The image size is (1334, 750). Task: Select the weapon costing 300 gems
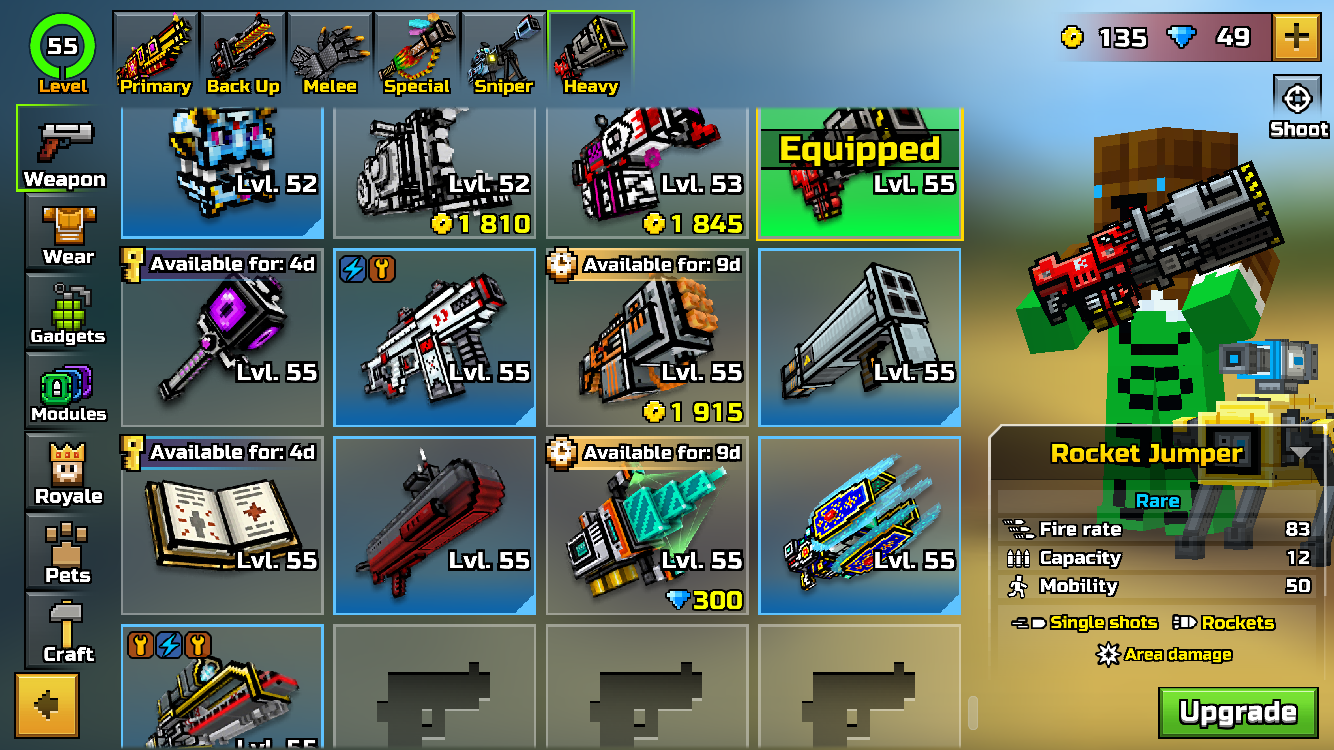tap(646, 525)
